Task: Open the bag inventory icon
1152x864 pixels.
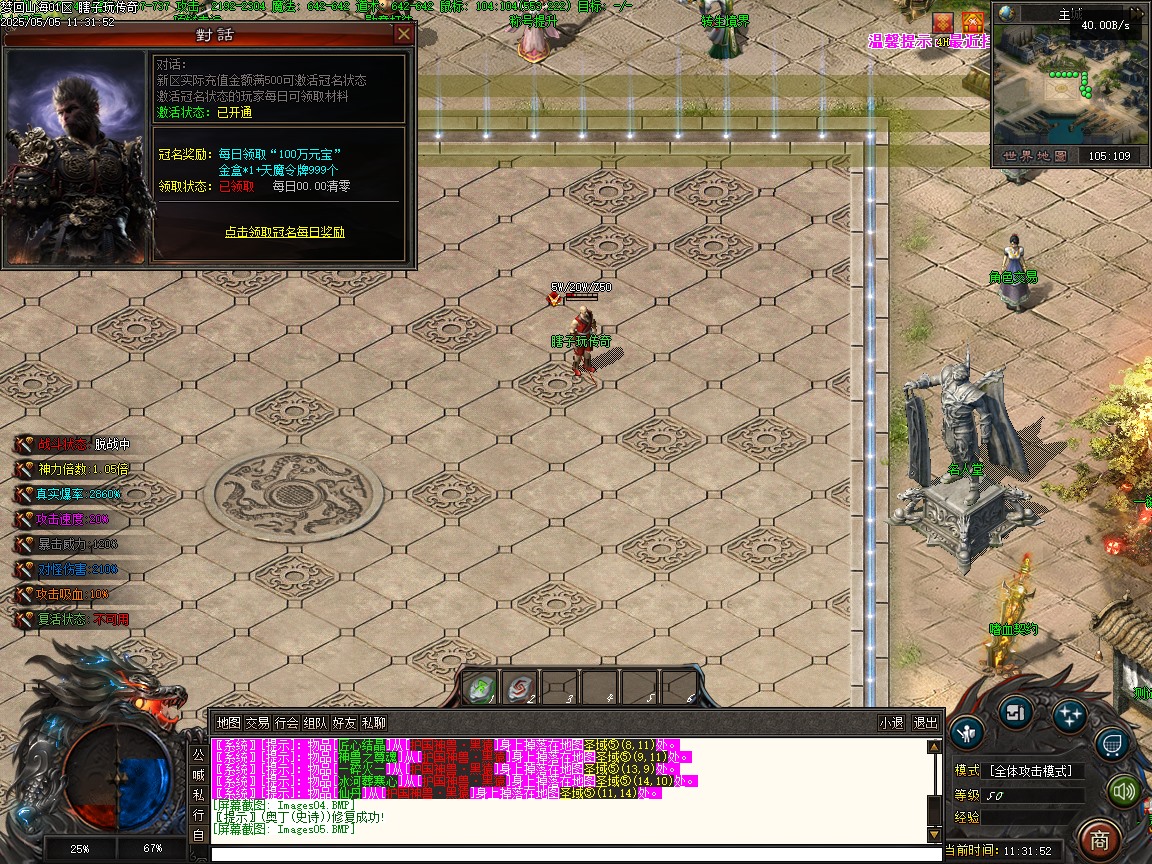Action: tap(1015, 712)
